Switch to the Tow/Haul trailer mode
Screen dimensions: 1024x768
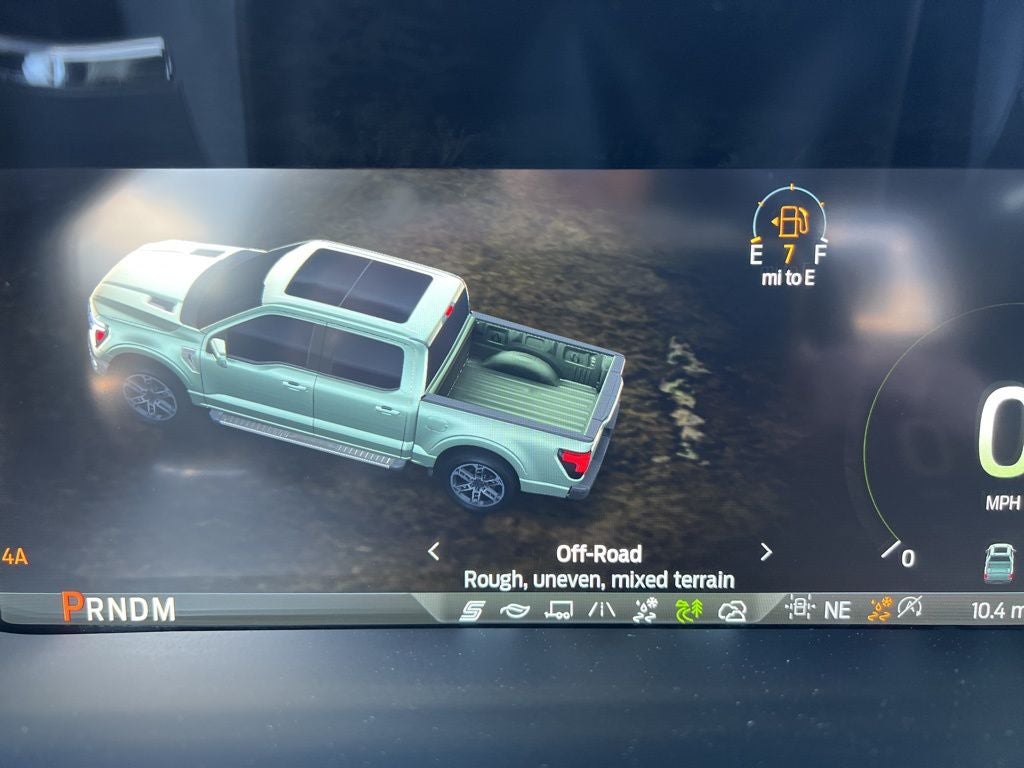(558, 610)
